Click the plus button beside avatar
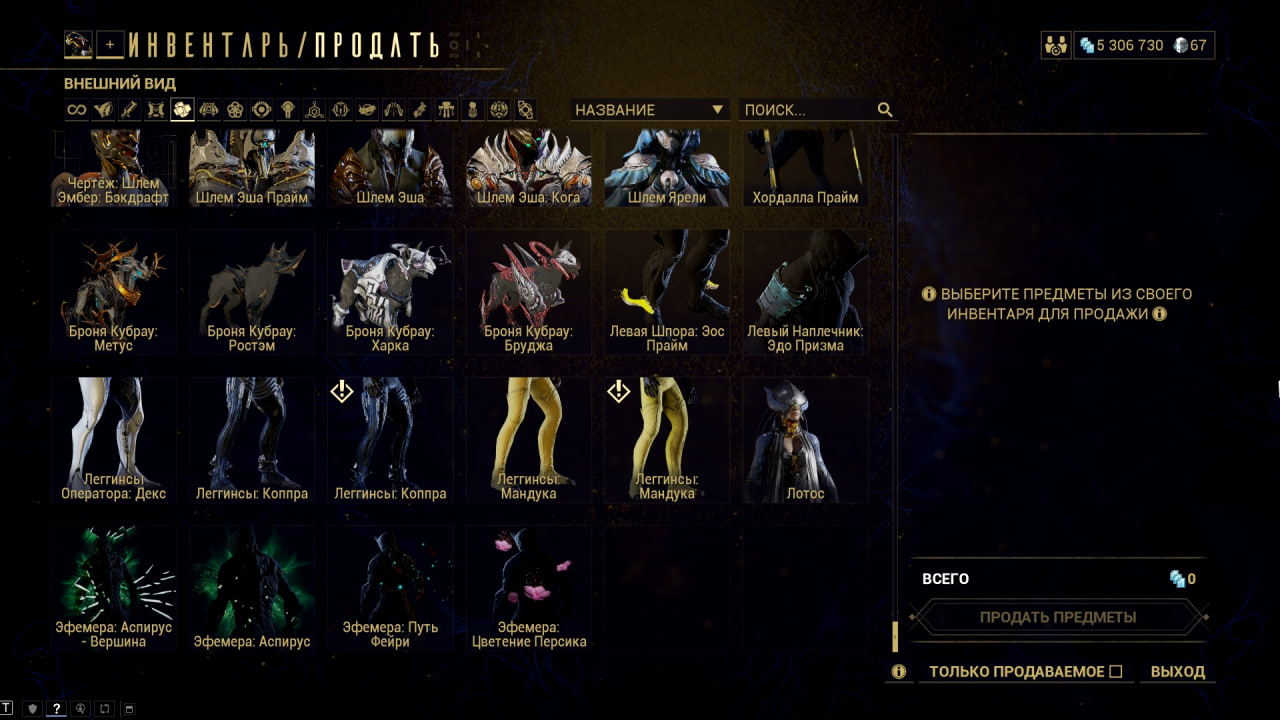1280x720 pixels. 110,44
